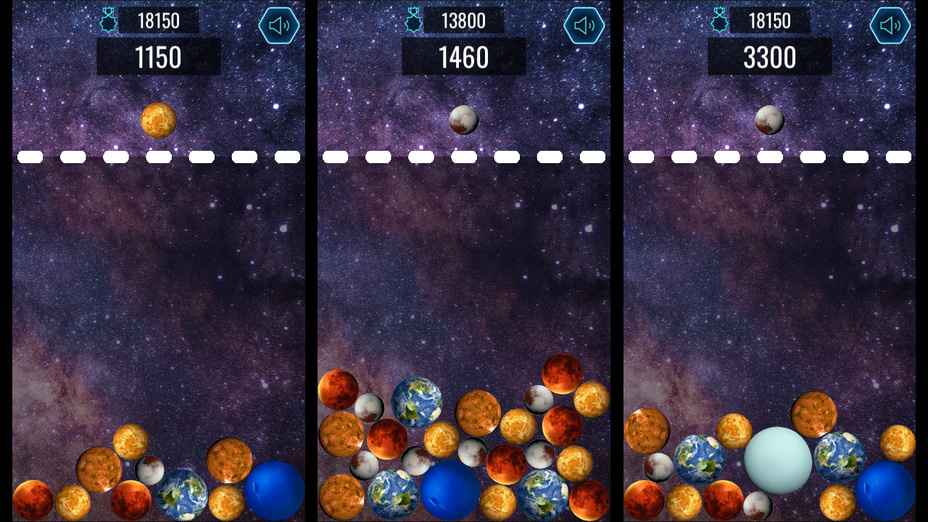The width and height of the screenshot is (928, 522).
Task: Mute audio in the panel scoring 1460
Action: click(x=584, y=26)
